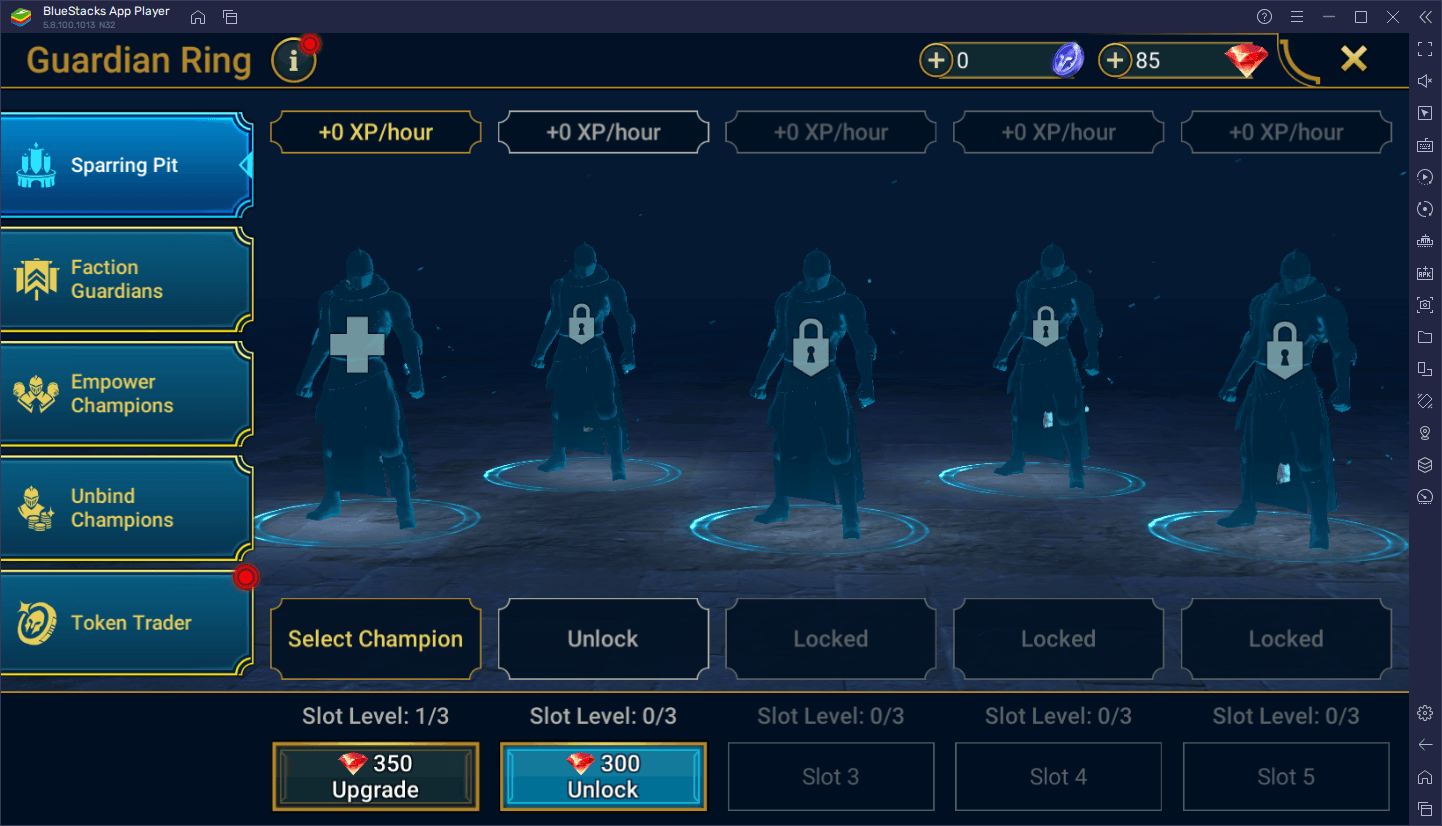Click the first +0 XP/hour progress bar

point(375,131)
